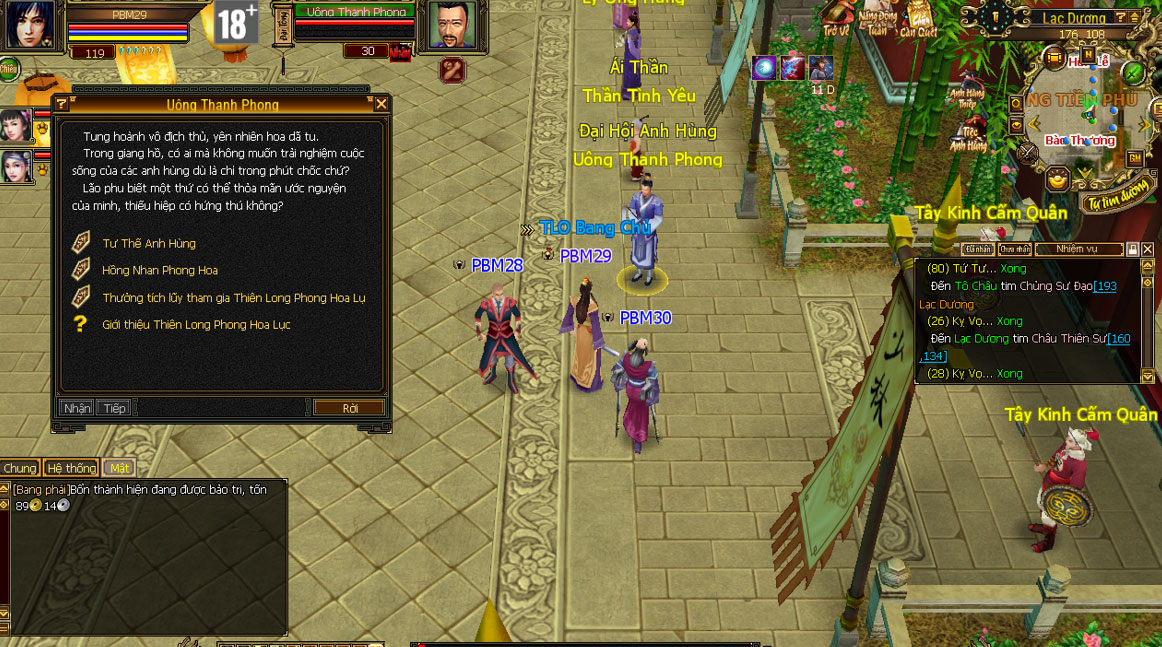This screenshot has height=647, width=1162.
Task: Click the Tiếp button in the dialogue
Action: tap(114, 408)
